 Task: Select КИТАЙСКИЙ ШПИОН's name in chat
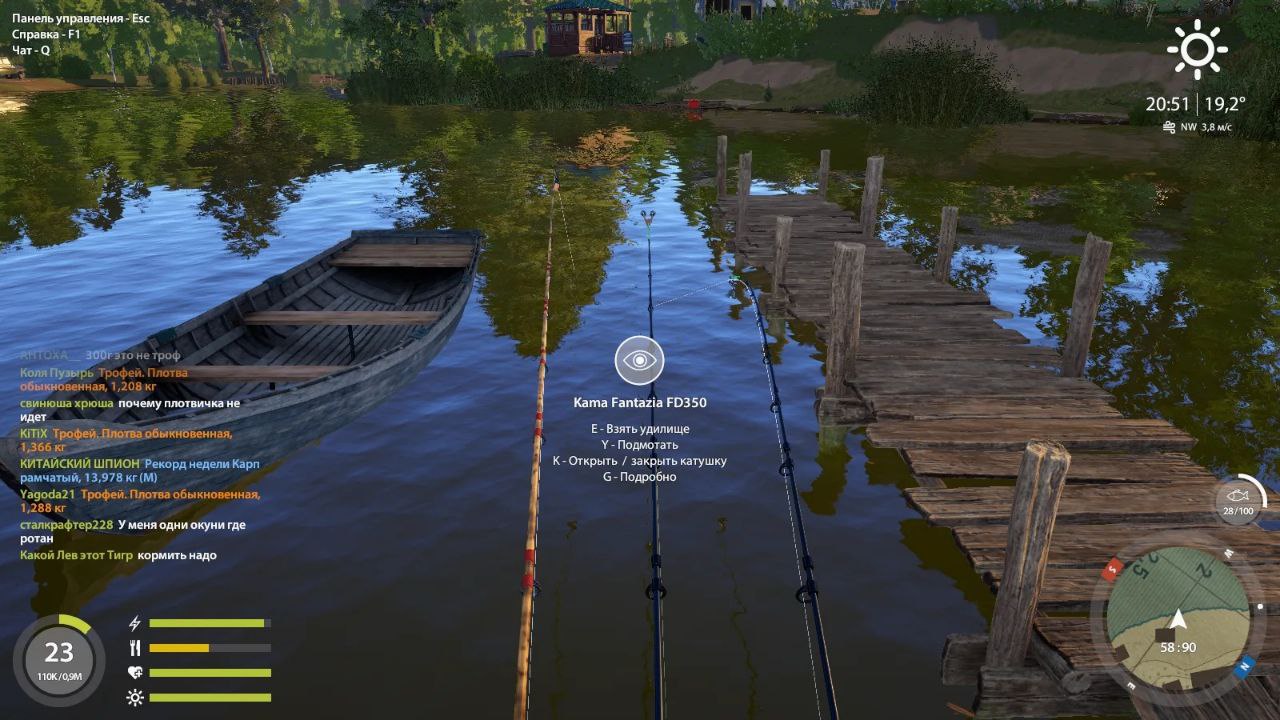pos(80,464)
